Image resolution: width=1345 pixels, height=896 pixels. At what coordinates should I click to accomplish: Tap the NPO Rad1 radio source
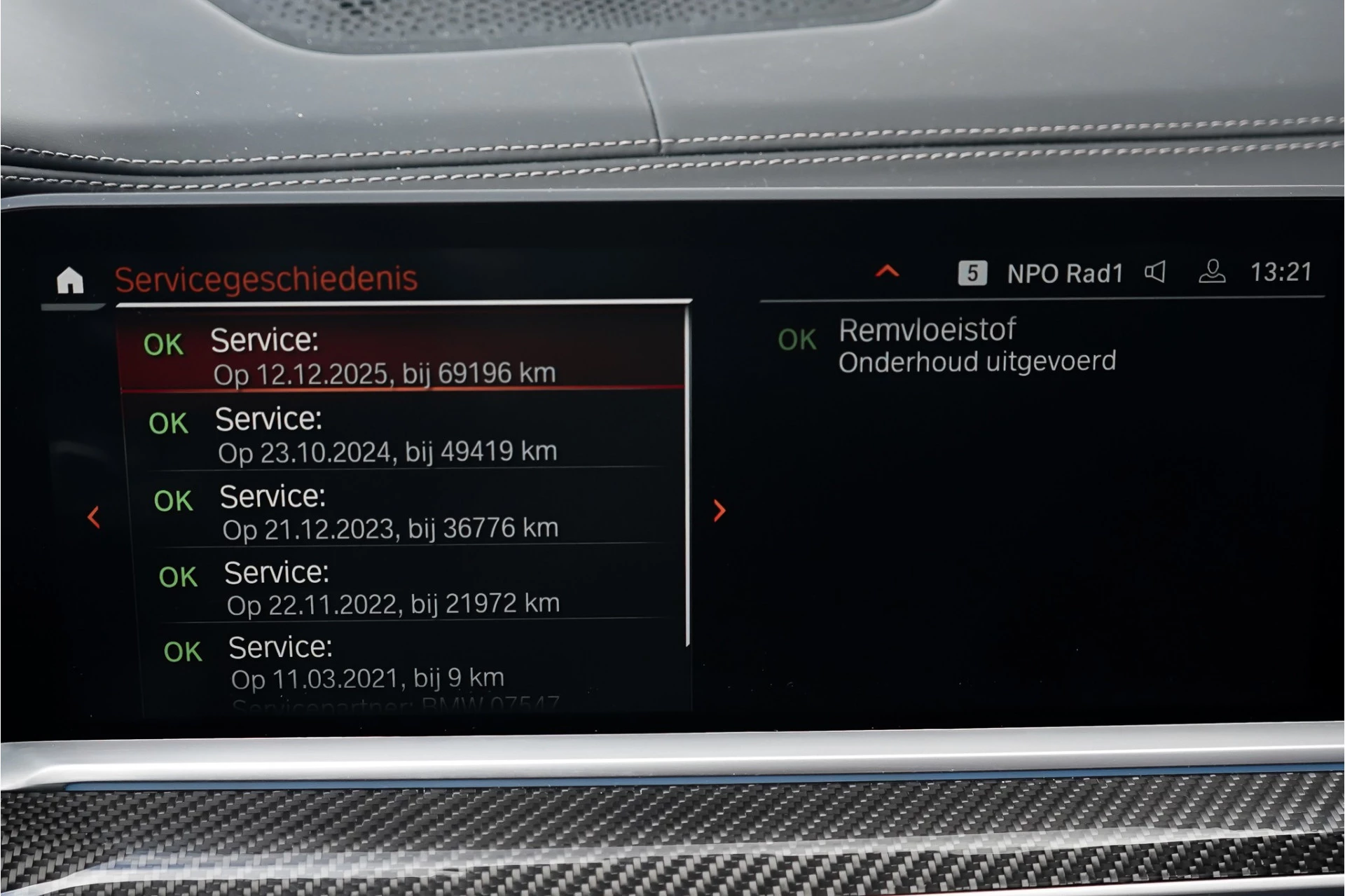(x=1065, y=273)
